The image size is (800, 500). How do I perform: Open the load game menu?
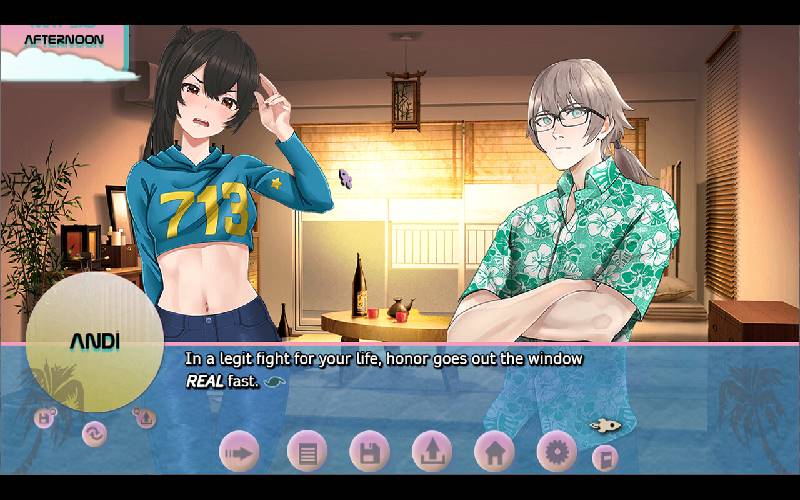click(432, 453)
